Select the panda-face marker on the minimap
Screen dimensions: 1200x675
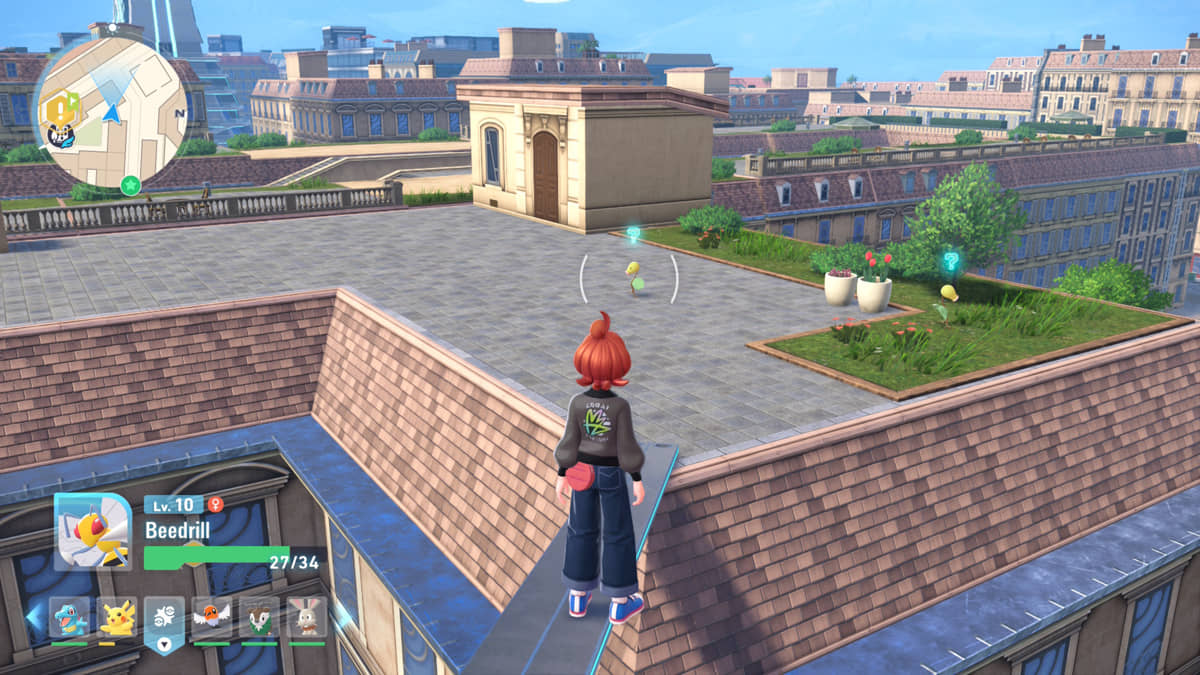point(59,134)
